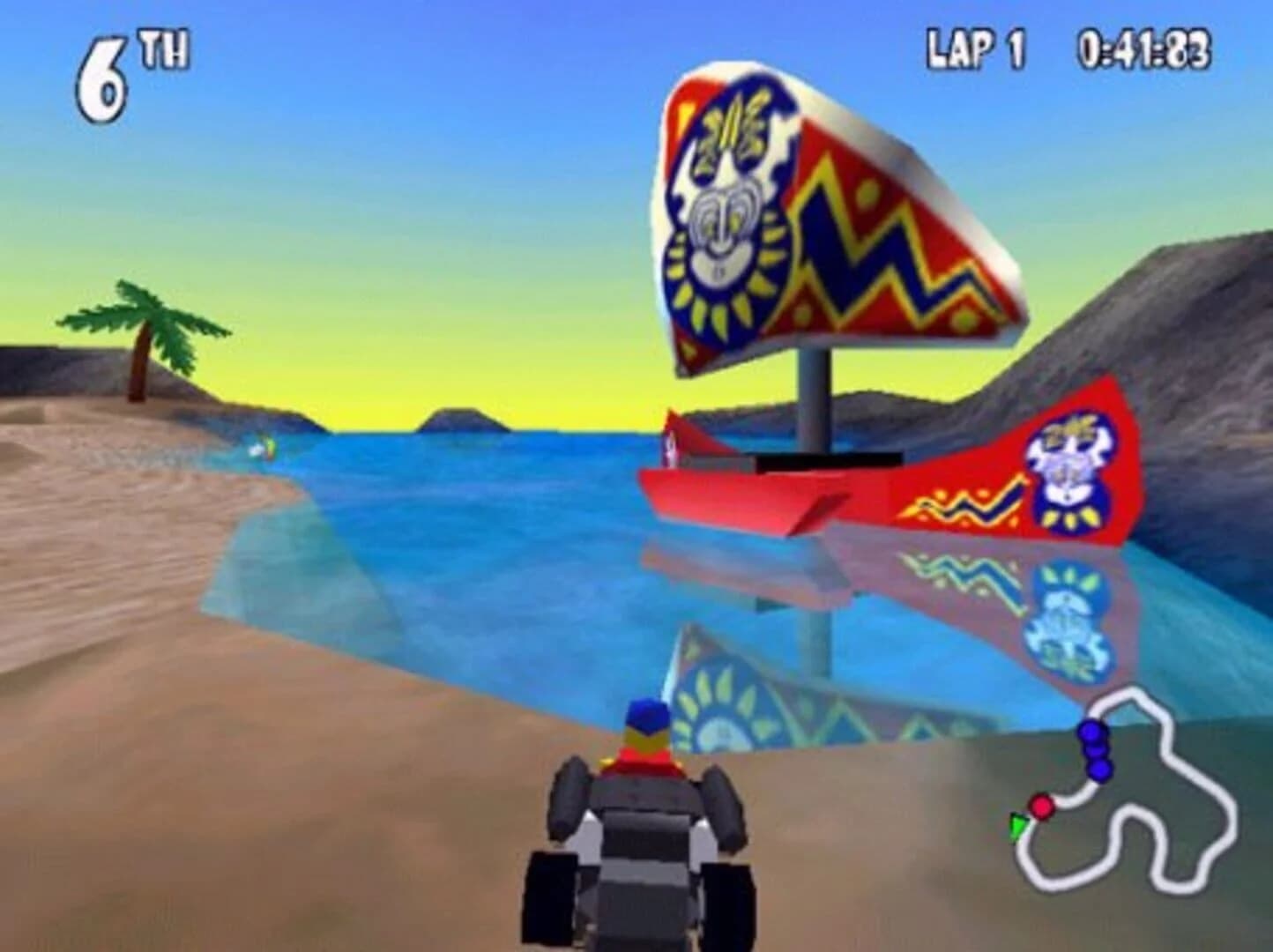The height and width of the screenshot is (952, 1273).
Task: Select the tiki emblem on the canoe stern
Action: pos(1071,463)
